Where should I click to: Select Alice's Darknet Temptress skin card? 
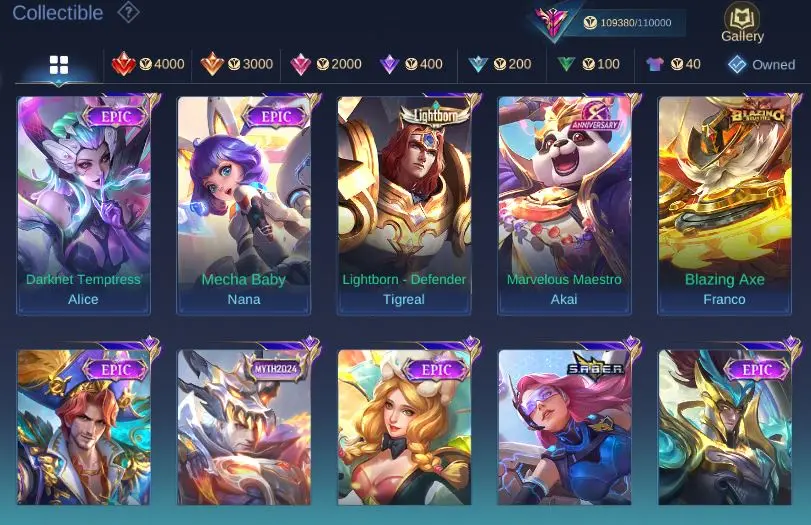tap(84, 205)
